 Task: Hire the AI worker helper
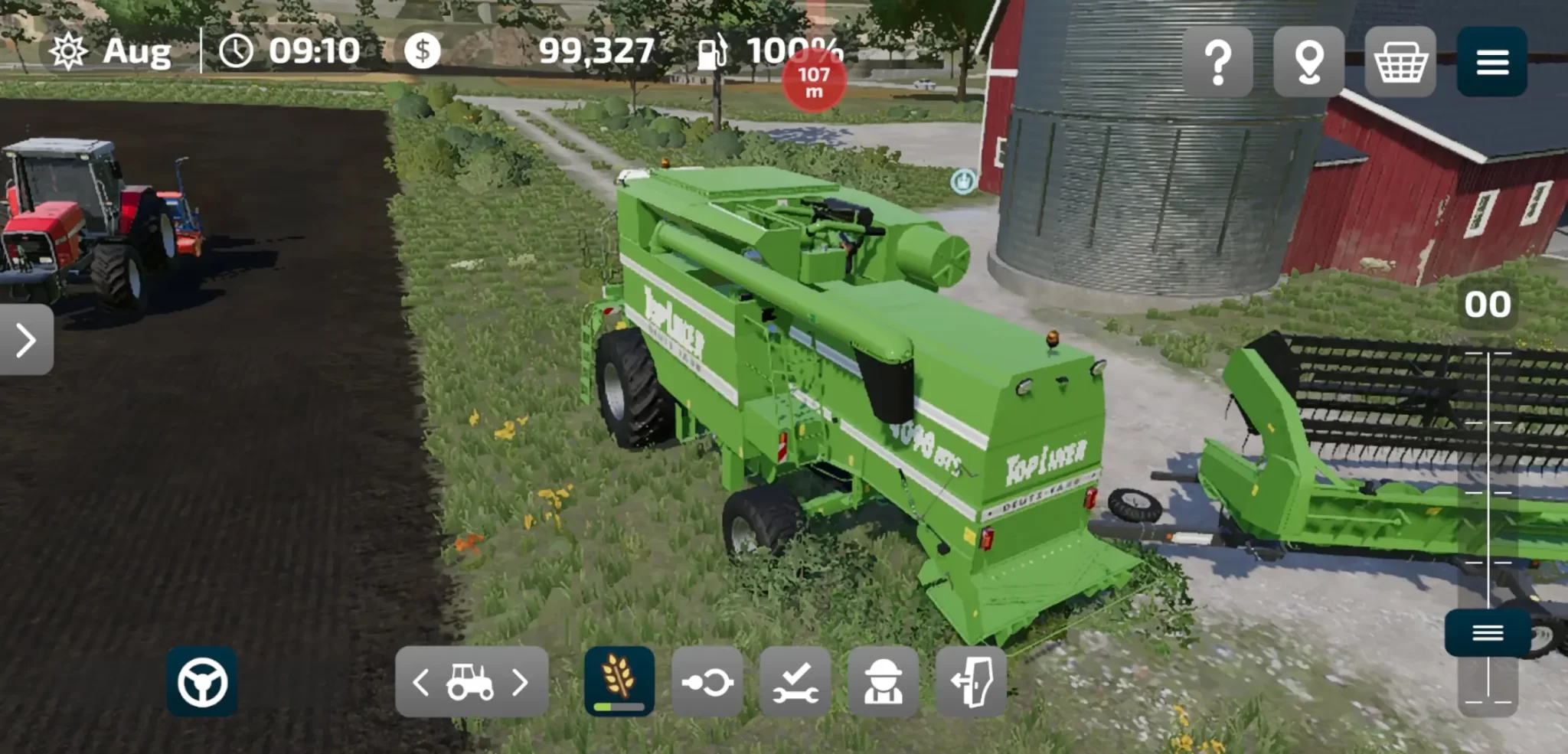(883, 681)
